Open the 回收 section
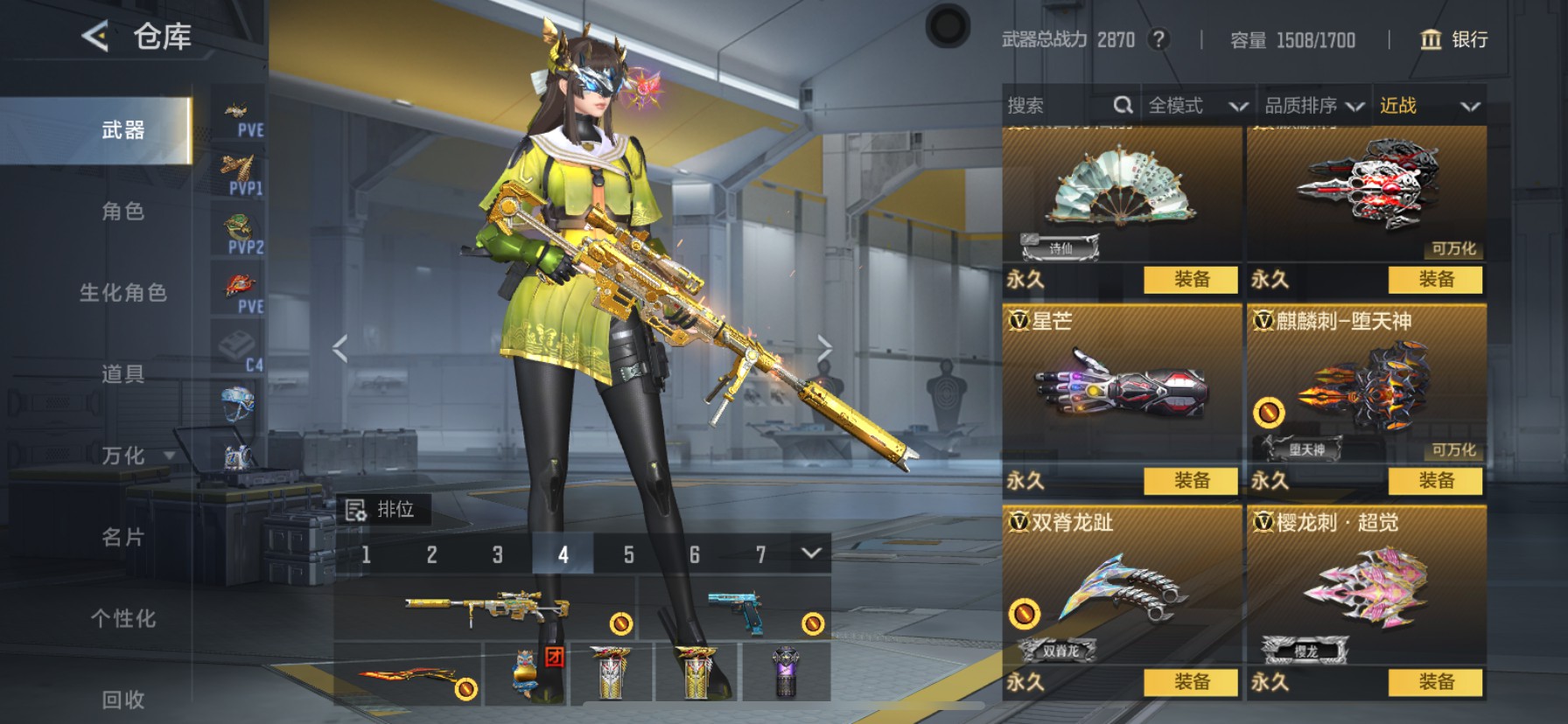 click(x=122, y=699)
